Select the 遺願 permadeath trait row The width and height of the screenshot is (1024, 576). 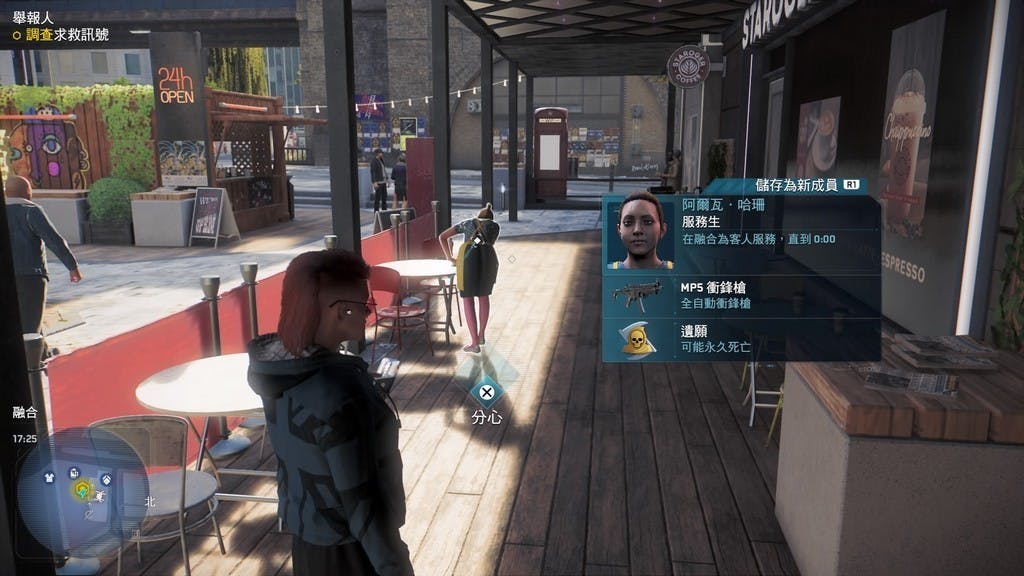click(742, 338)
